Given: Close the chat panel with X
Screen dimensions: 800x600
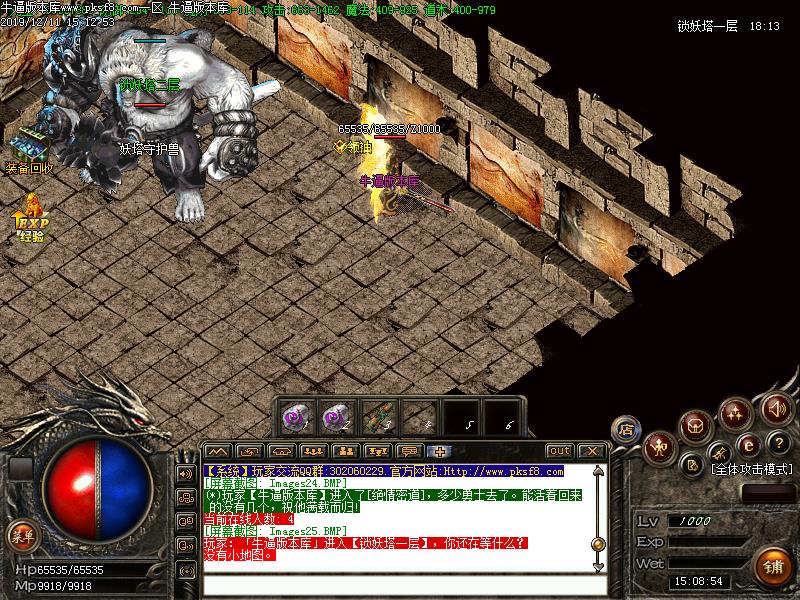Looking at the screenshot, I should click(x=592, y=451).
